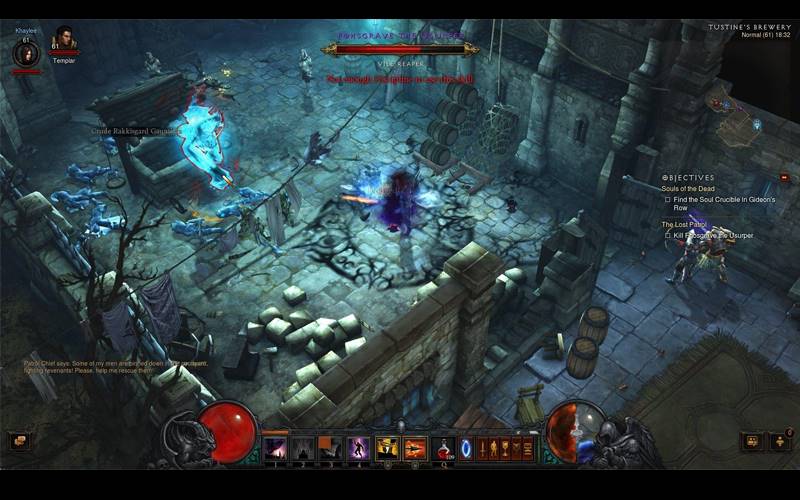Use the yellow left-mouse skill icon

387,448
